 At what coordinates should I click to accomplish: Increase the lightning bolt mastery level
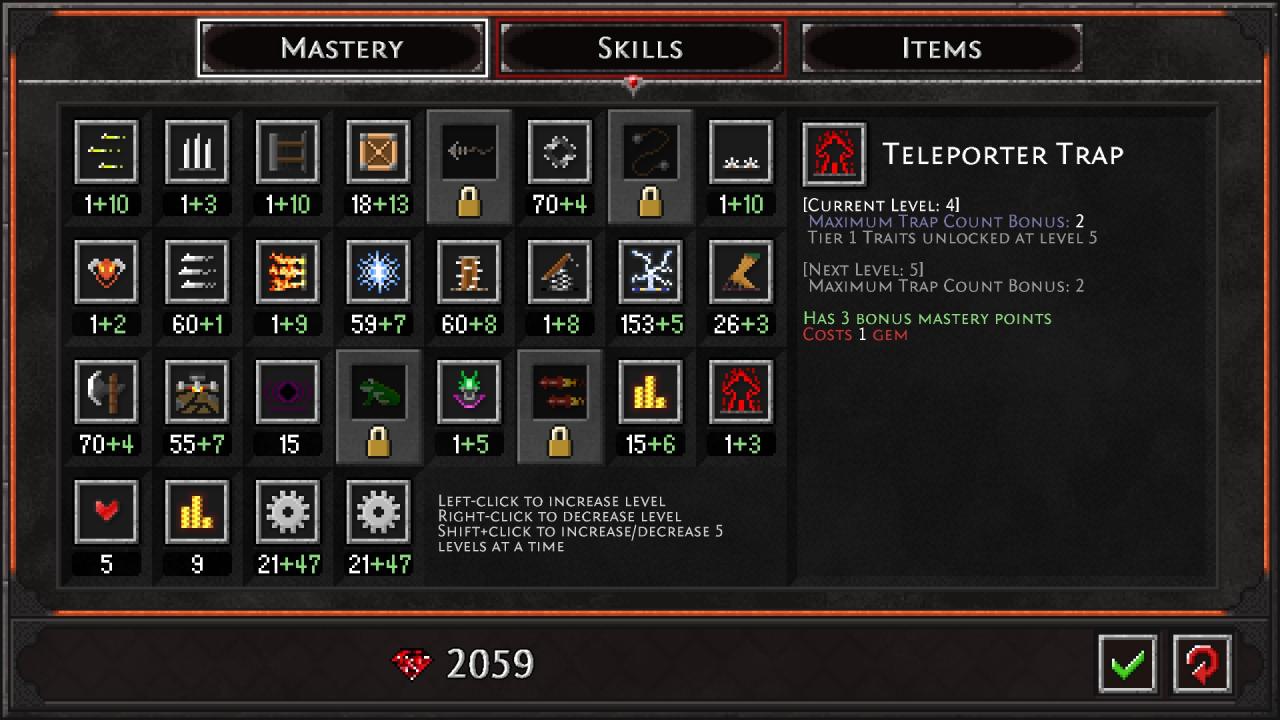(650, 272)
